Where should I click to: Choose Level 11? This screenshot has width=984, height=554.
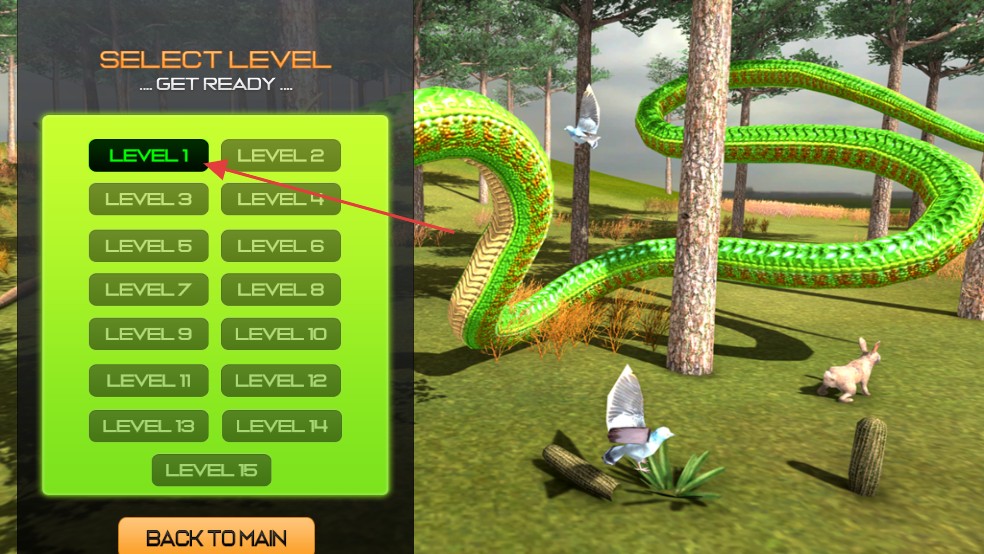[148, 381]
